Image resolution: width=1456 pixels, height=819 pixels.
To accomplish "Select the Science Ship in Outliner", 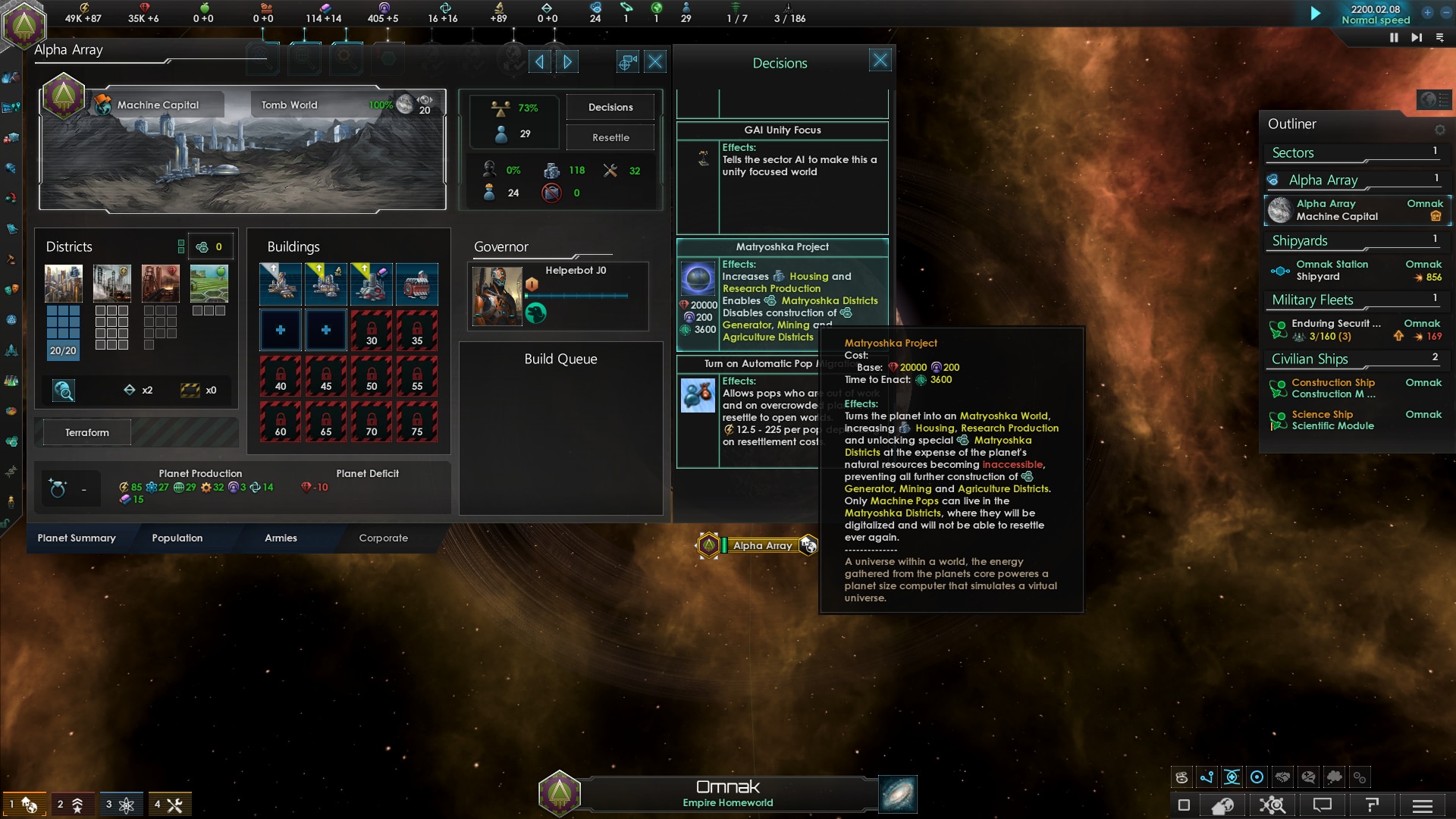I will point(1332,420).
